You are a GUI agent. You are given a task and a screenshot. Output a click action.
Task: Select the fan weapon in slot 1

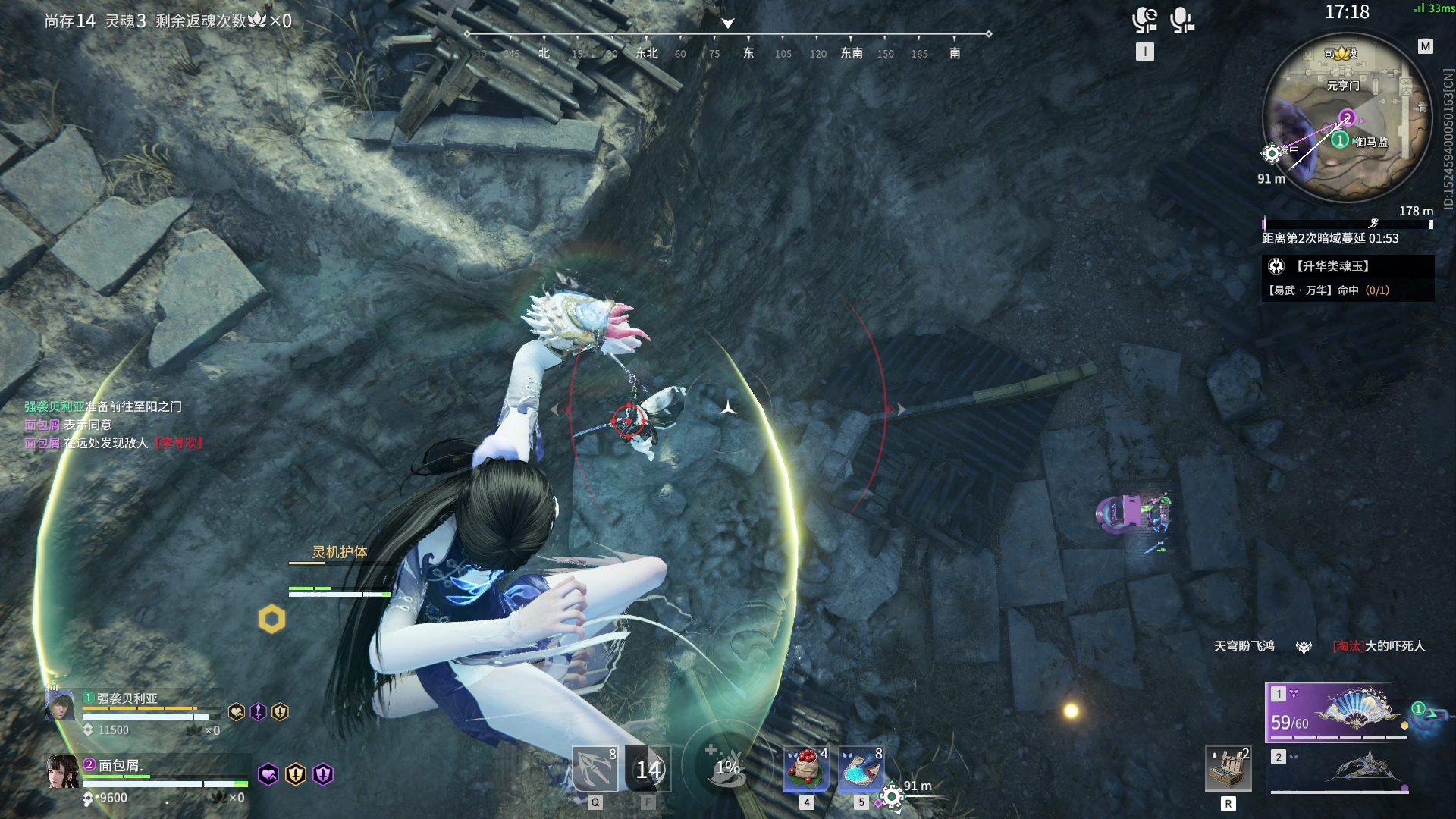click(1336, 712)
